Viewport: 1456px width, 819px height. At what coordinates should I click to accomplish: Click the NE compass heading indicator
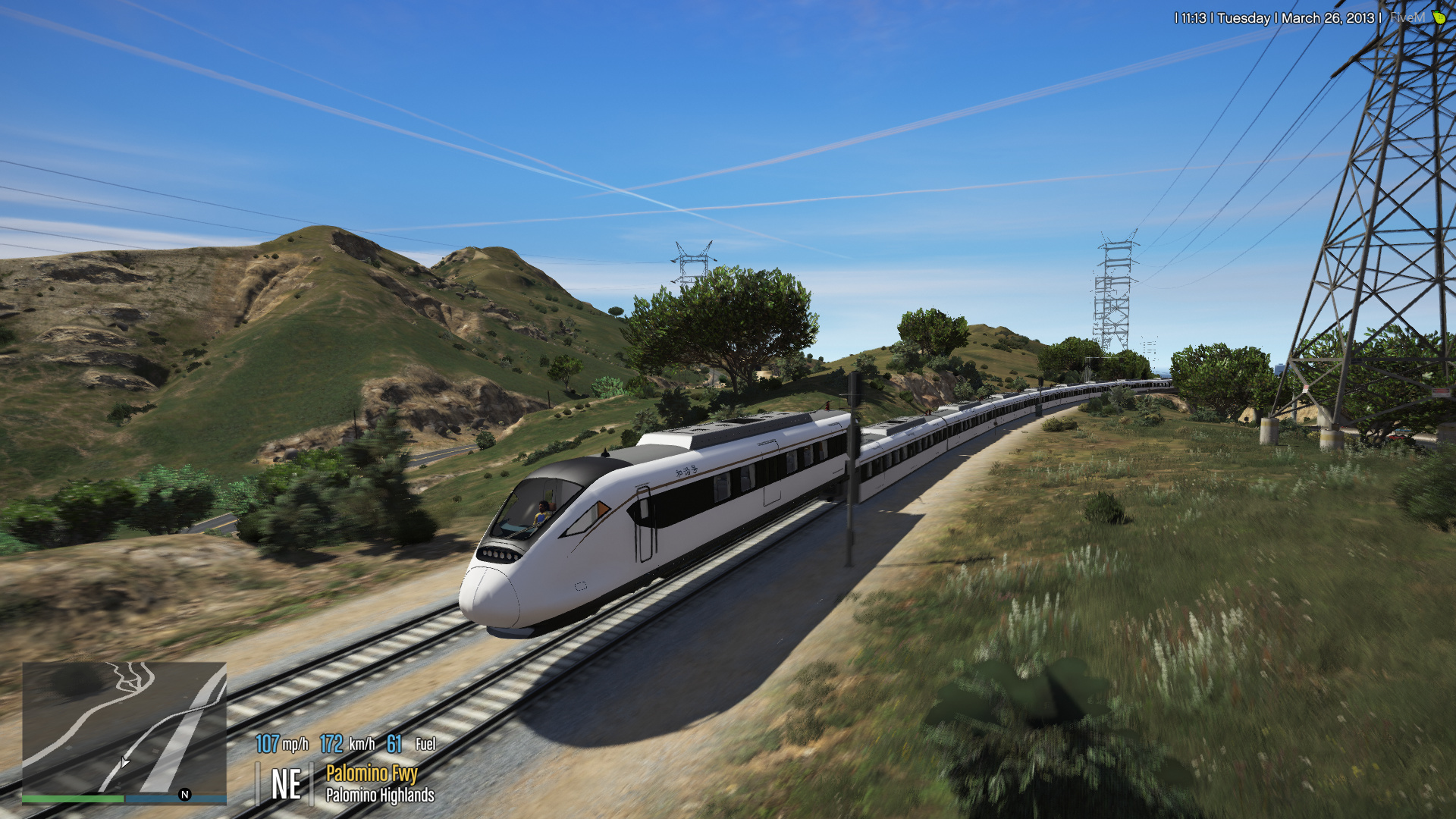click(x=287, y=782)
